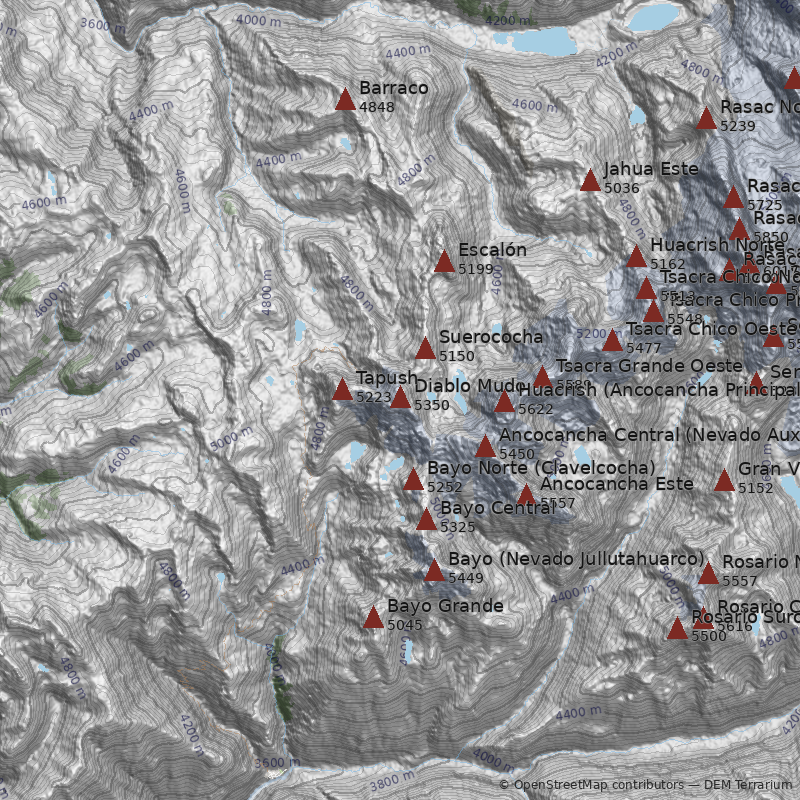Pick the Huacrish Norte summit marker
The image size is (800, 800).
[x=636, y=257]
